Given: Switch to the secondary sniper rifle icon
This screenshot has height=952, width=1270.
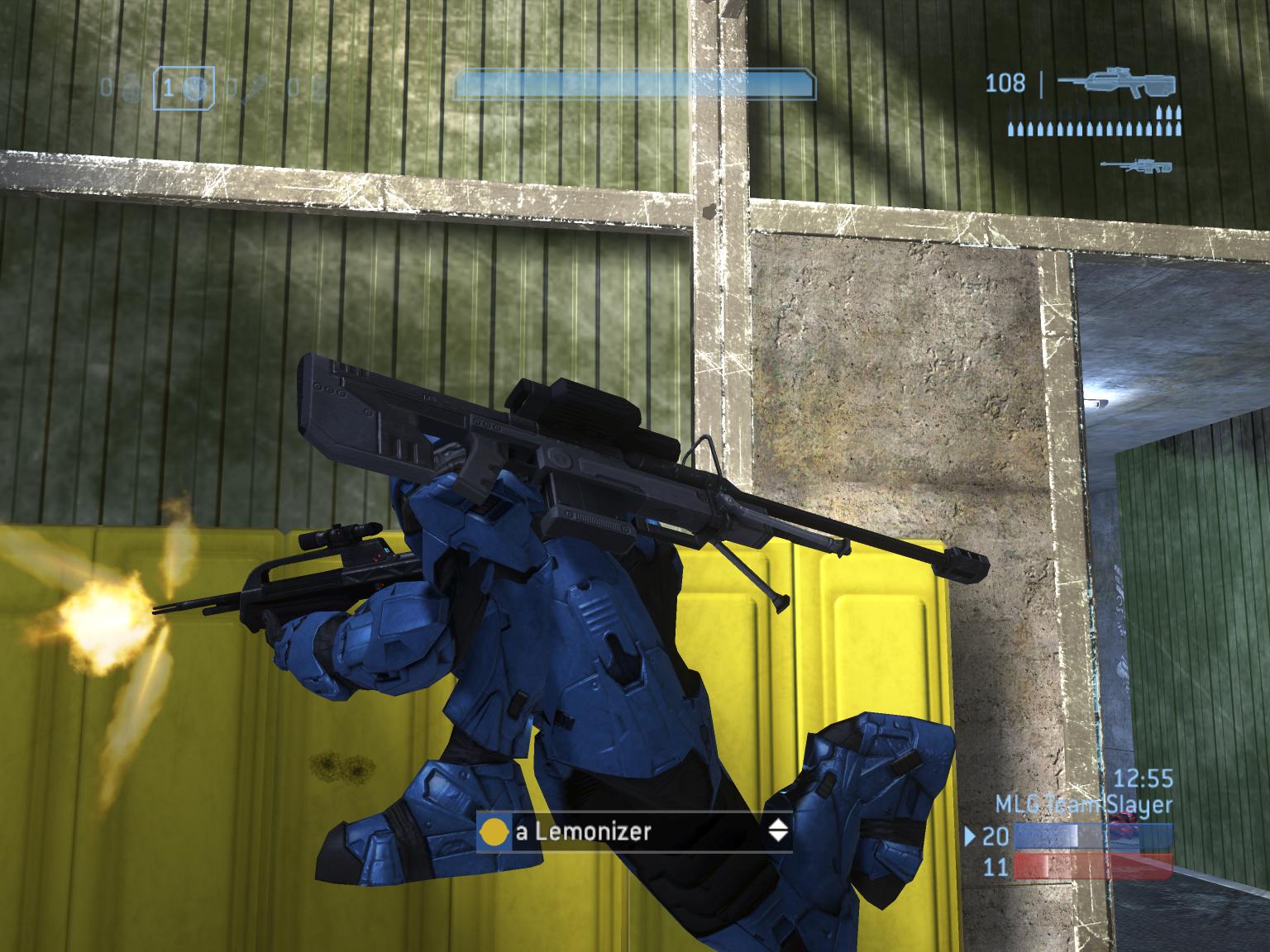Looking at the screenshot, I should (1137, 165).
